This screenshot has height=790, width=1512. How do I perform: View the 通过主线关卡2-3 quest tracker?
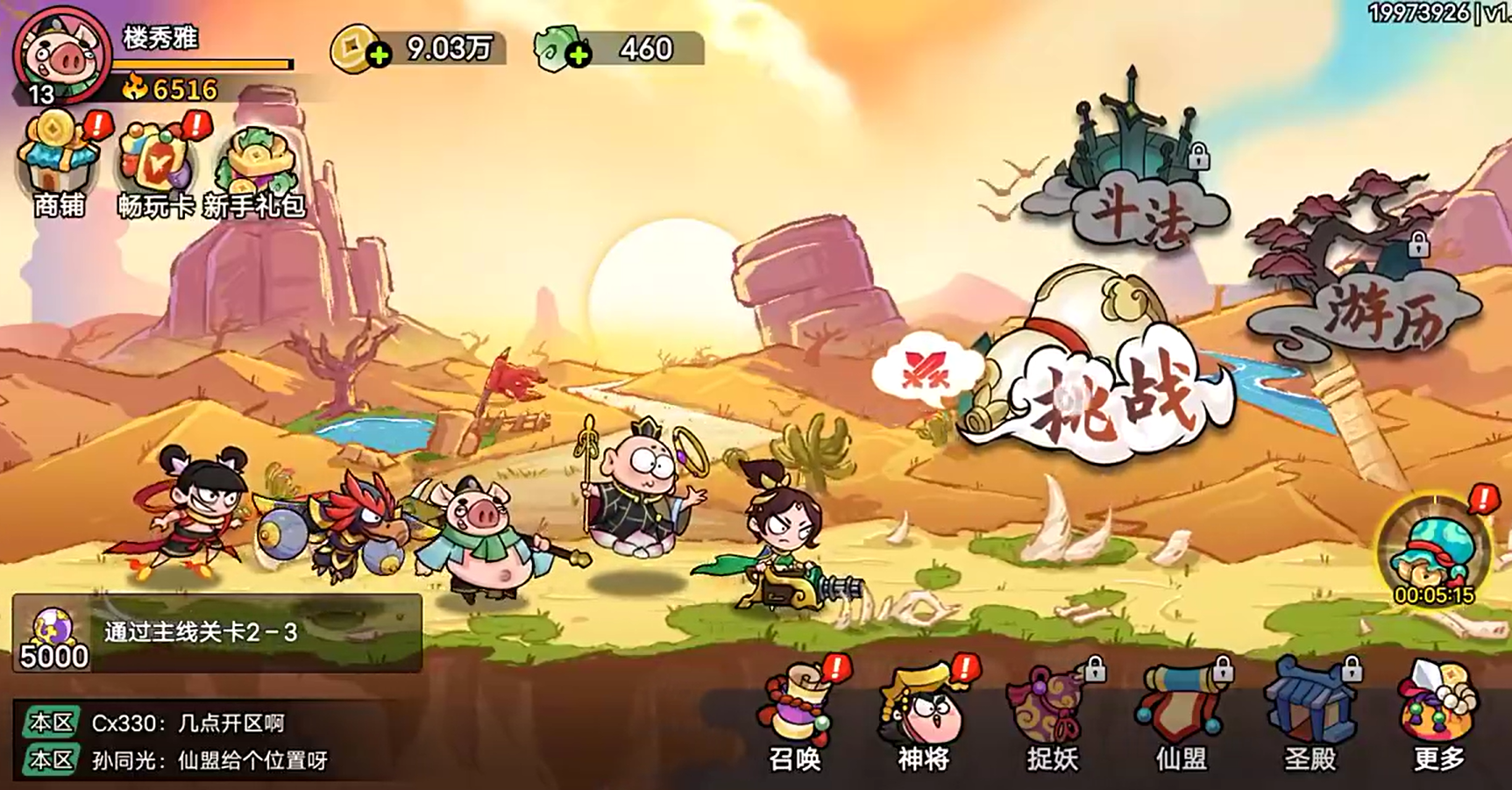pyautogui.click(x=217, y=633)
